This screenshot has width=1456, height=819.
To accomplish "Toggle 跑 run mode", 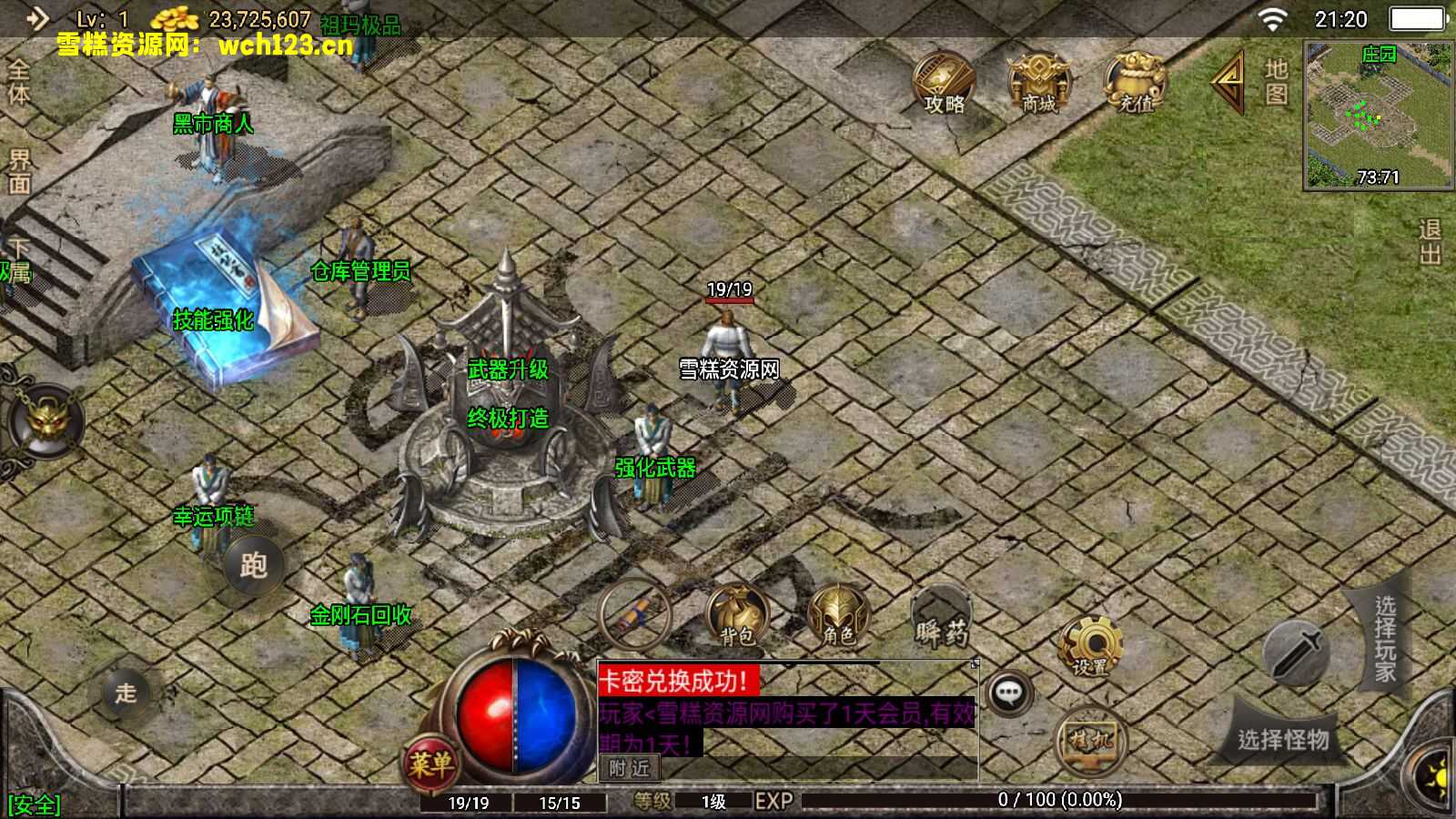I will (x=253, y=565).
